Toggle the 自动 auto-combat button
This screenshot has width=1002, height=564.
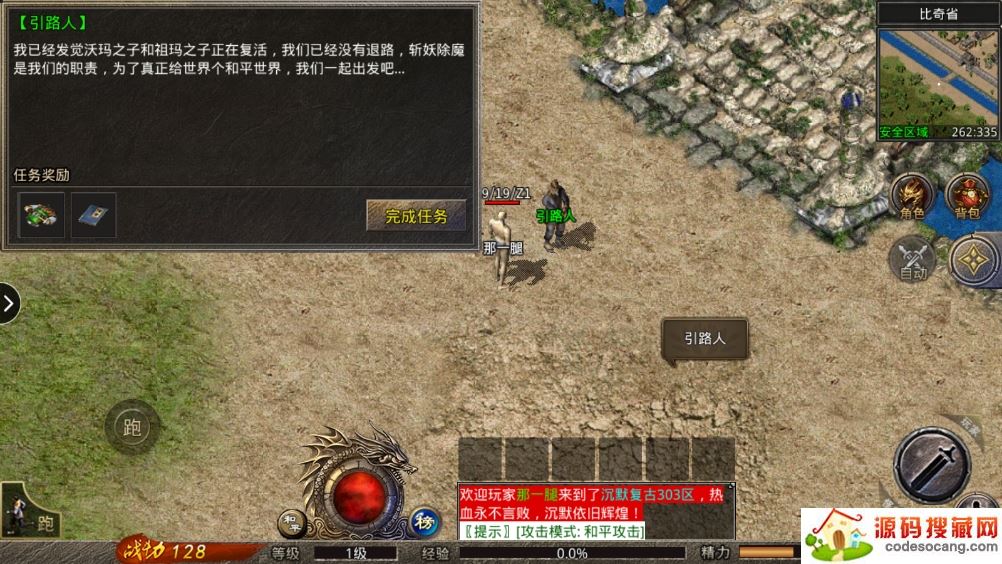[912, 258]
